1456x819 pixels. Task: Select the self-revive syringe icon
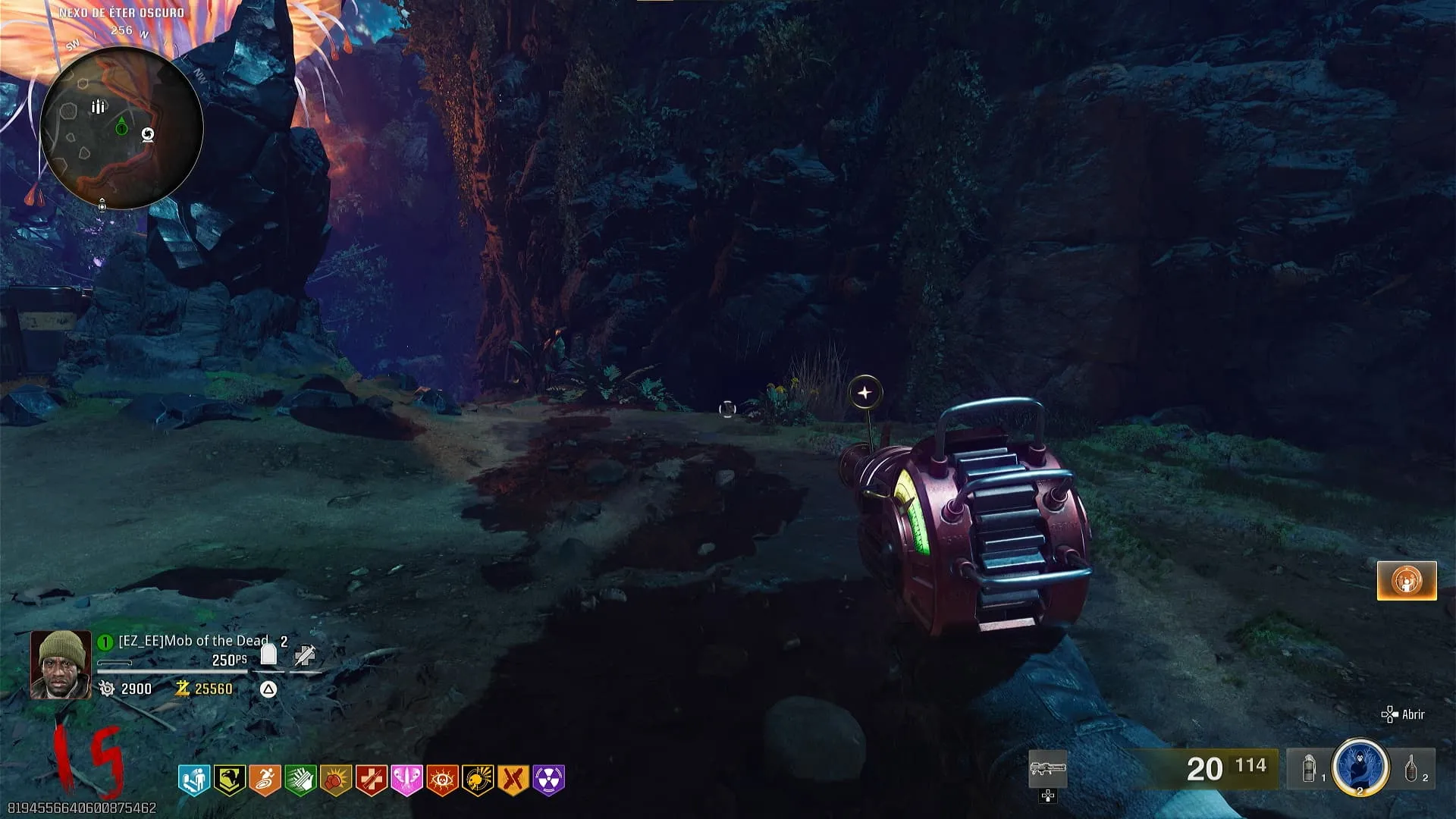coord(305,655)
